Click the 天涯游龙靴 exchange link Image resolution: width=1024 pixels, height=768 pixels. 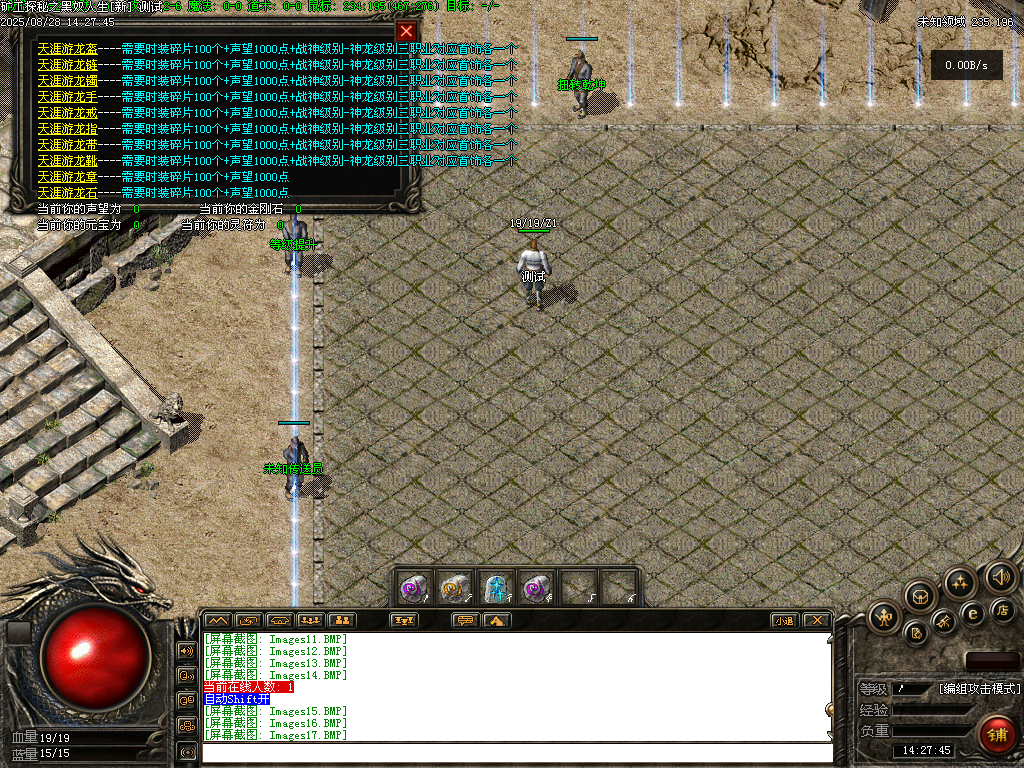tap(67, 160)
